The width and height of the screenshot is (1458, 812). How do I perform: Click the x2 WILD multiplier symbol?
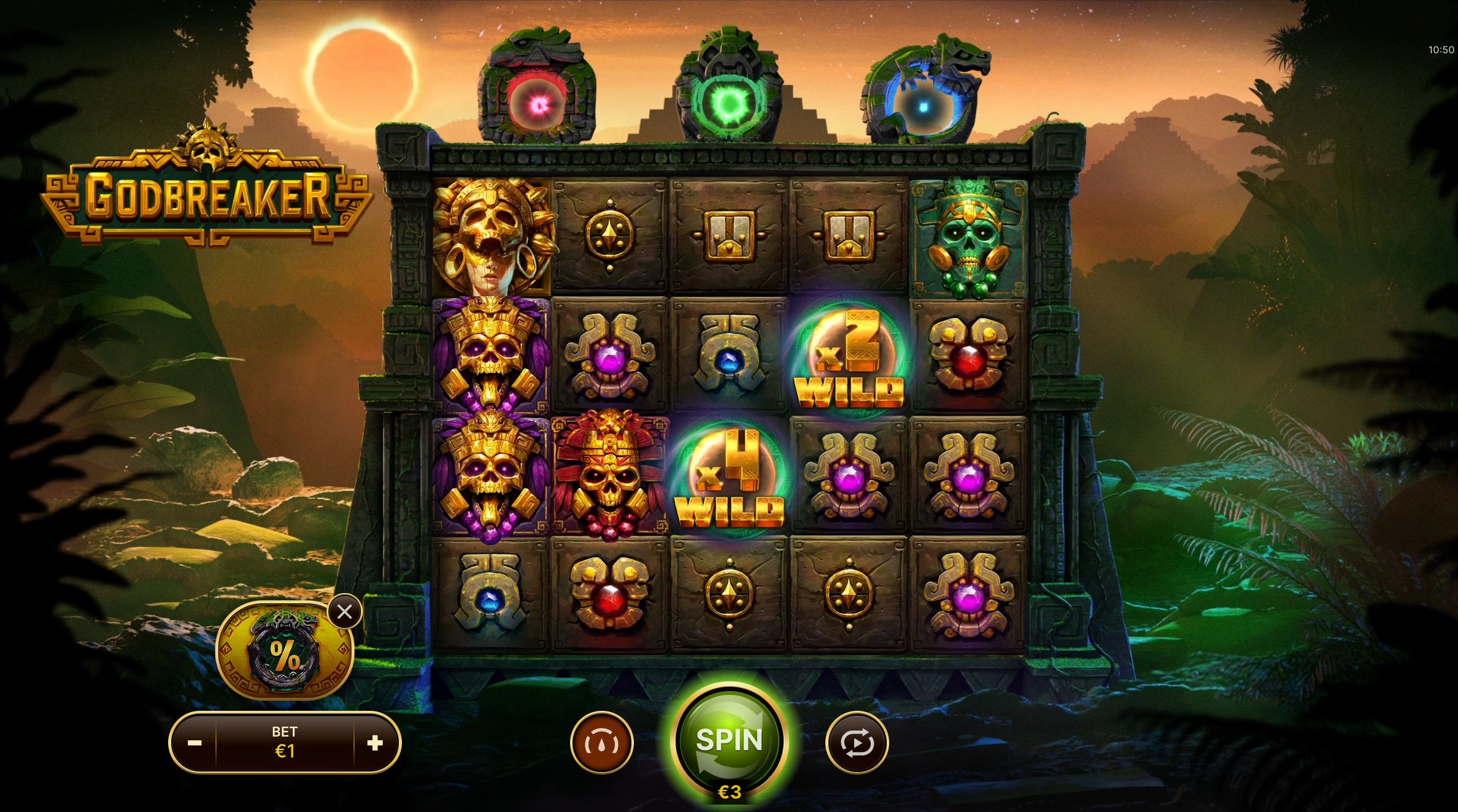pyautogui.click(x=852, y=356)
